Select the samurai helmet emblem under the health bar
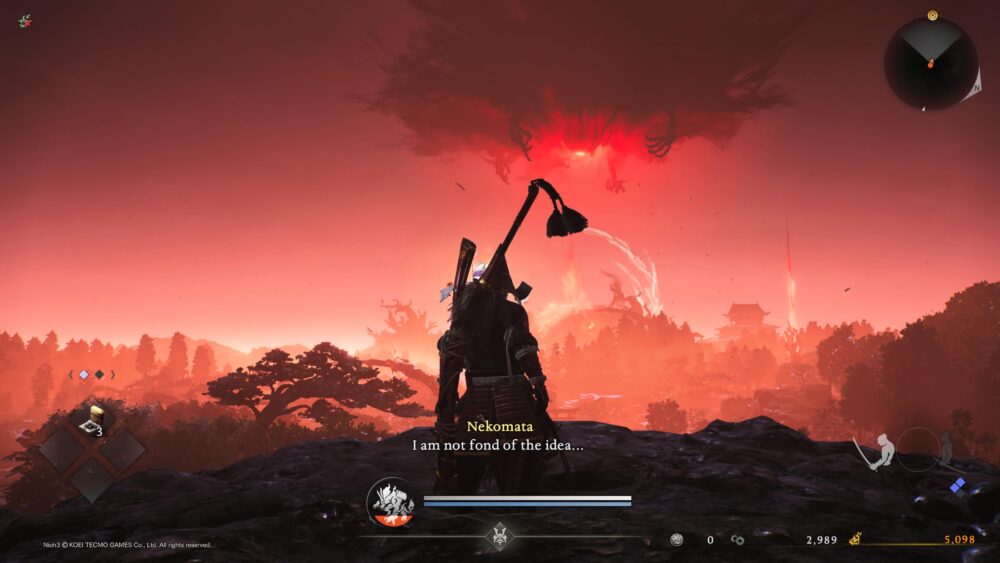Screen dimensions: 1000x563 (x=499, y=536)
